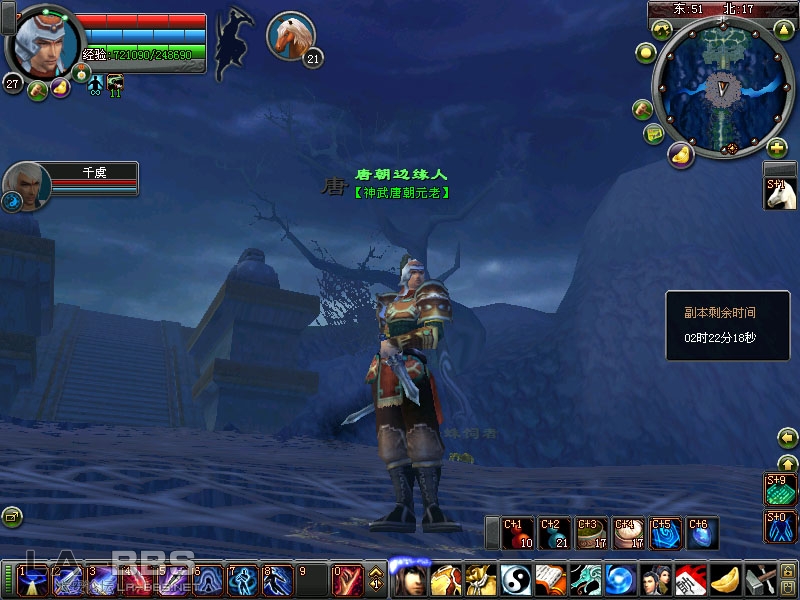Click the hammer button left of minimap
Viewport: 800px width, 600px height.
[642, 108]
